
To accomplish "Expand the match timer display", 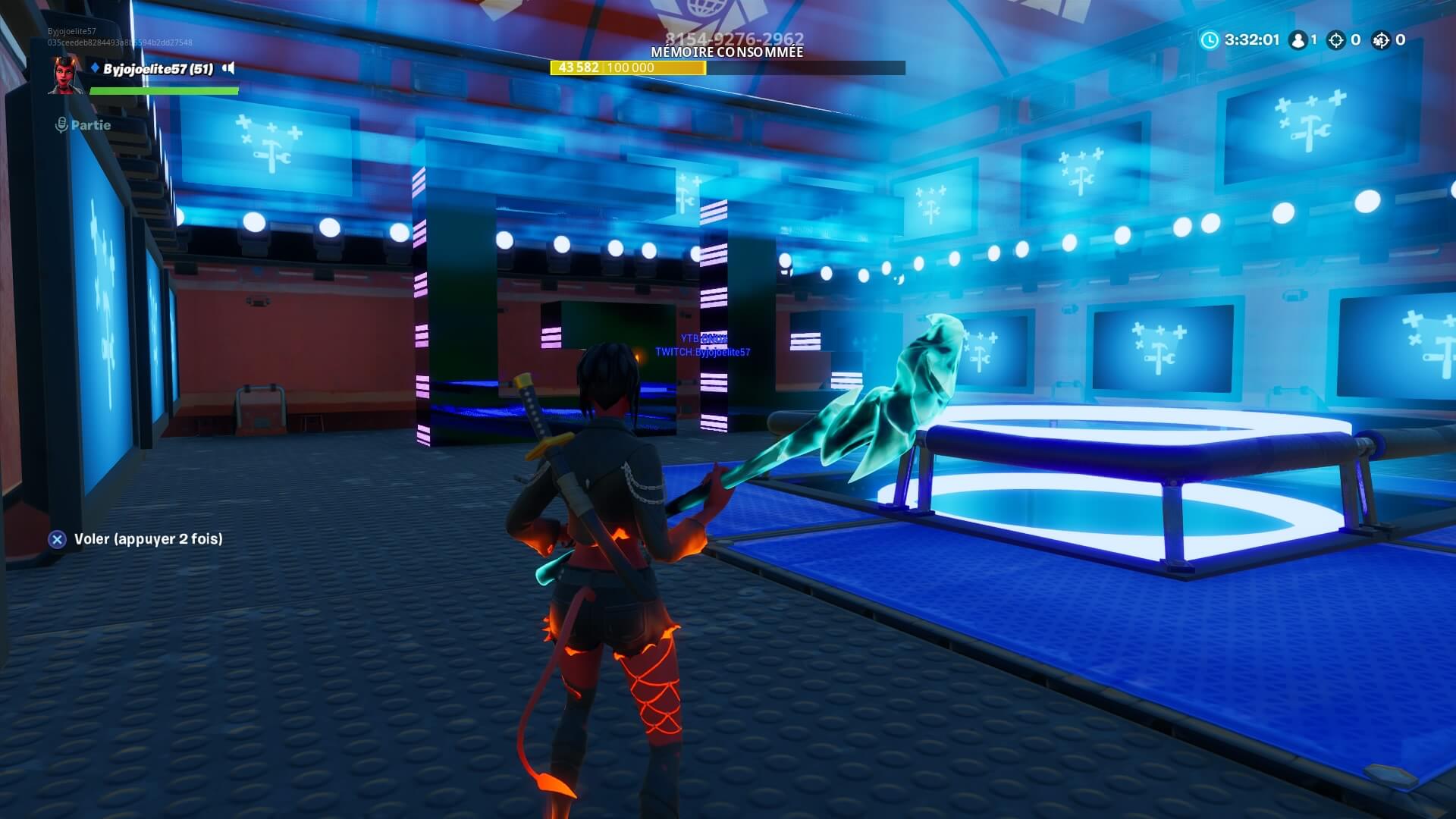I will [1251, 40].
